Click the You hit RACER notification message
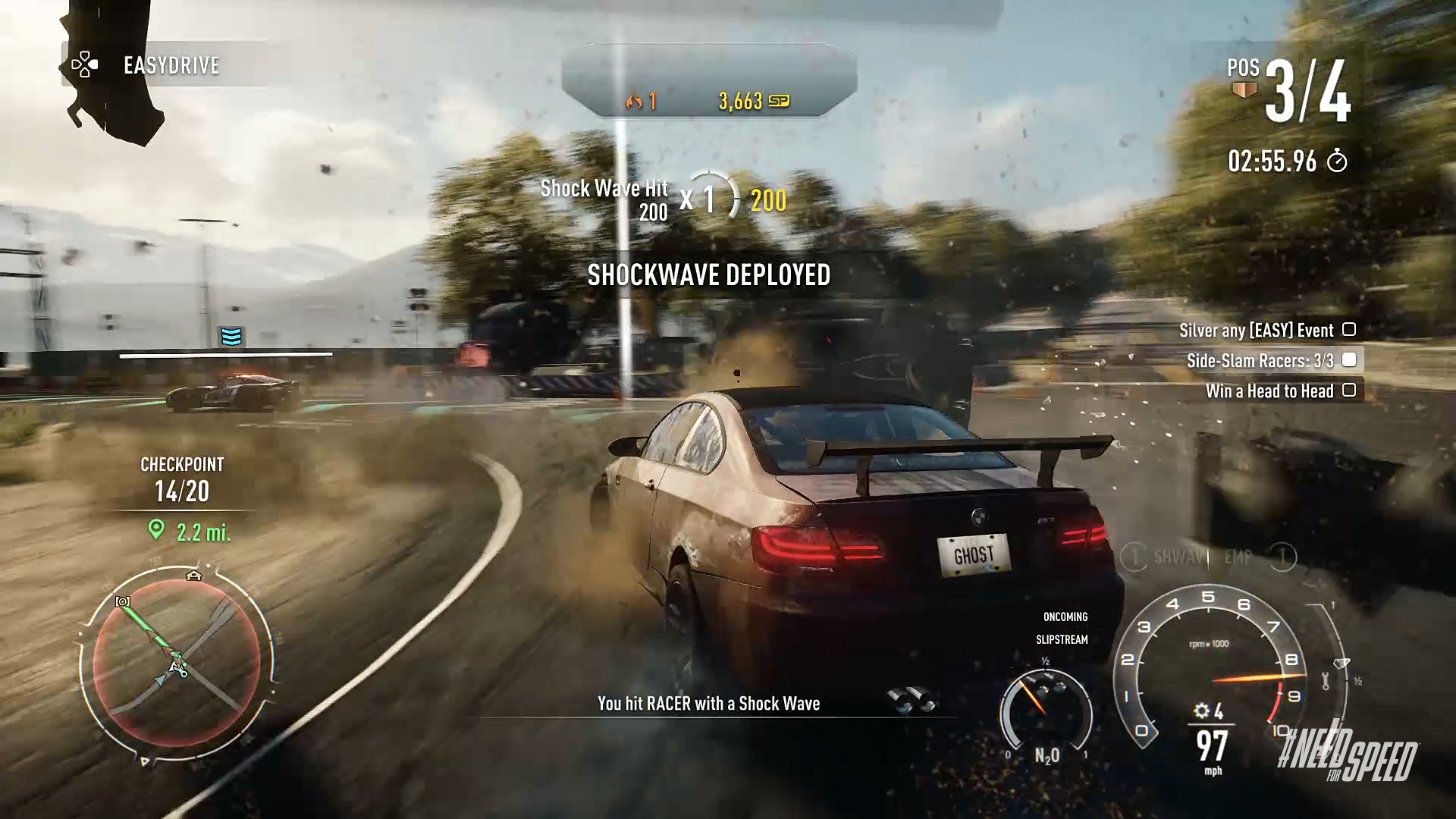Screen dimensions: 1456x819 coord(708,704)
